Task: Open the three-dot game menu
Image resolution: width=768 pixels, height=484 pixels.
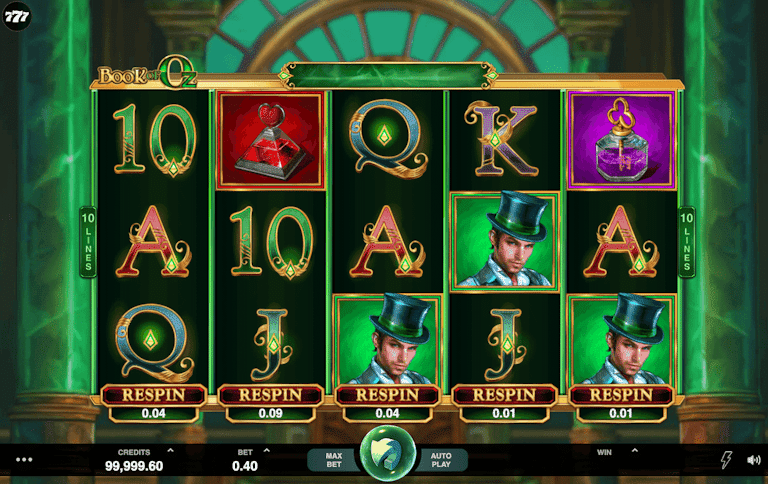Action: (x=24, y=460)
